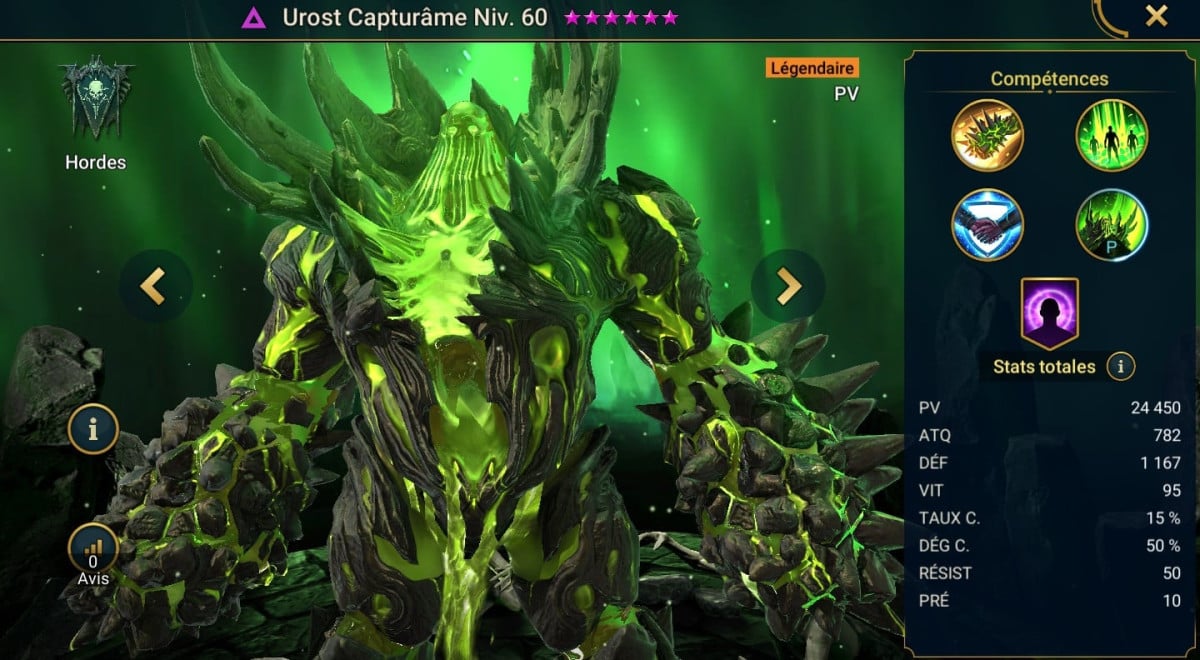Viewport: 1200px width, 660px height.
Task: Select the purple aura silhouette icon
Action: (x=1049, y=313)
